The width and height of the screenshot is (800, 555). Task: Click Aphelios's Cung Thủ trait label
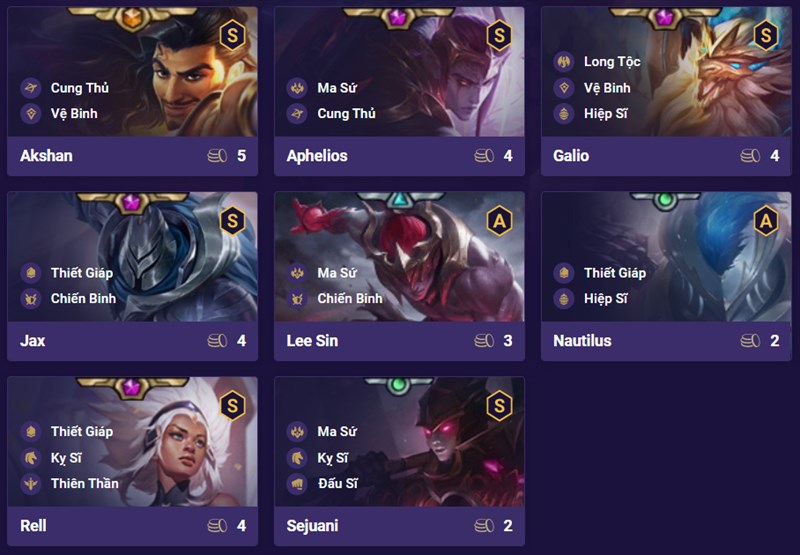(x=346, y=114)
